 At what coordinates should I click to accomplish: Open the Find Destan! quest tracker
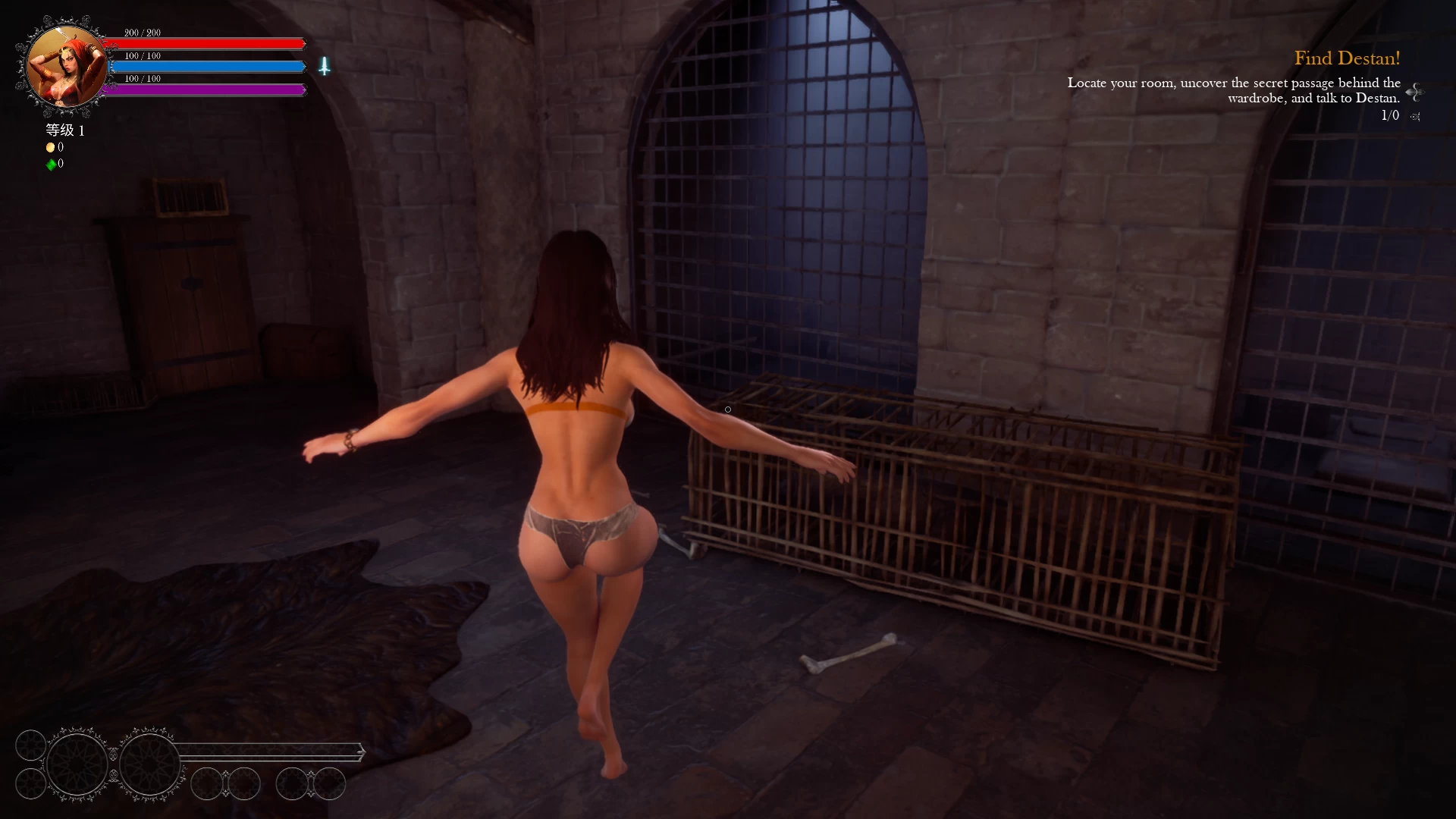click(x=1347, y=58)
